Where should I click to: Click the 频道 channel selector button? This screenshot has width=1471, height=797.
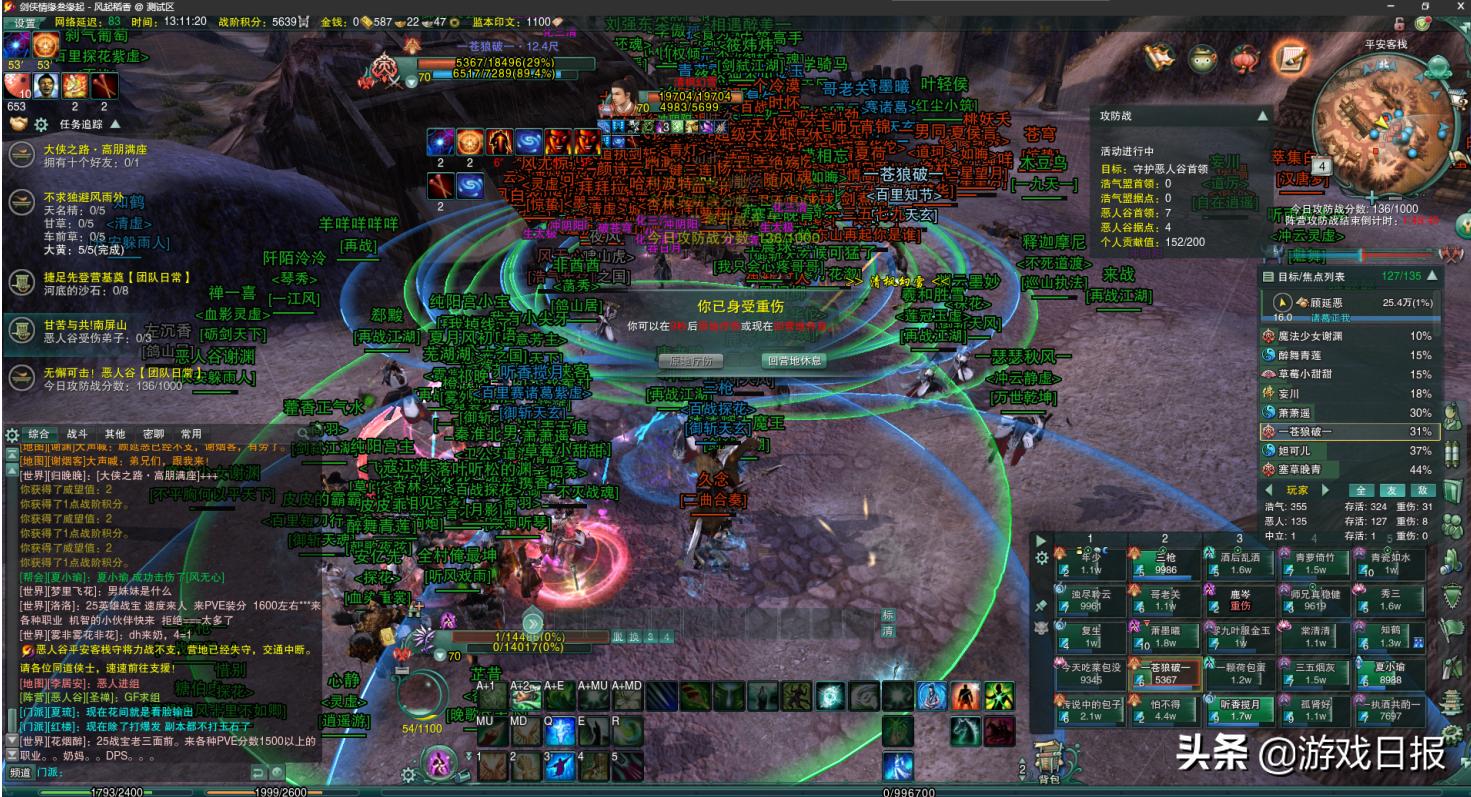coord(20,773)
